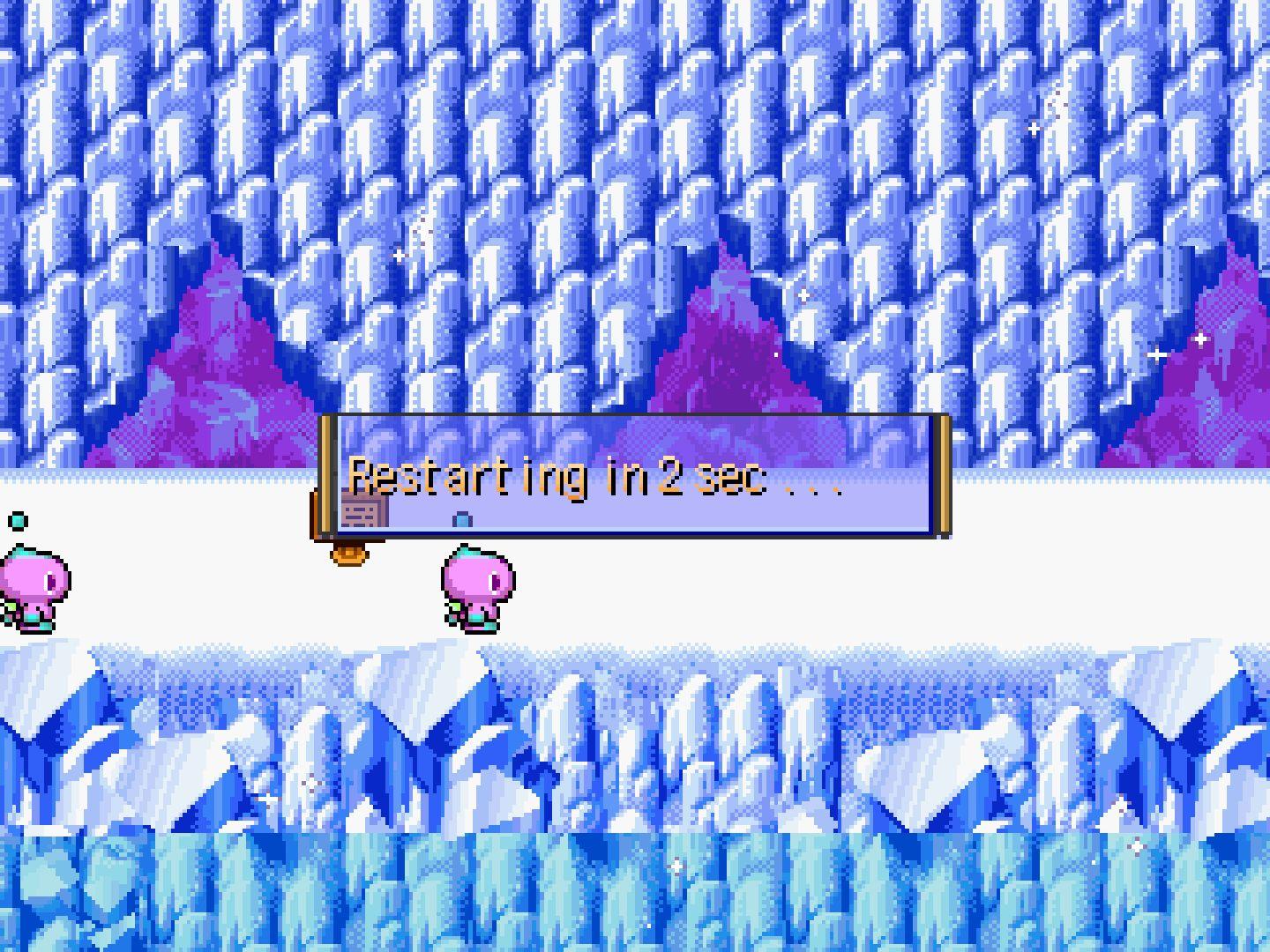Click the wooden post holding the banner
Image resolution: width=1270 pixels, height=952 pixels.
tap(328, 476)
